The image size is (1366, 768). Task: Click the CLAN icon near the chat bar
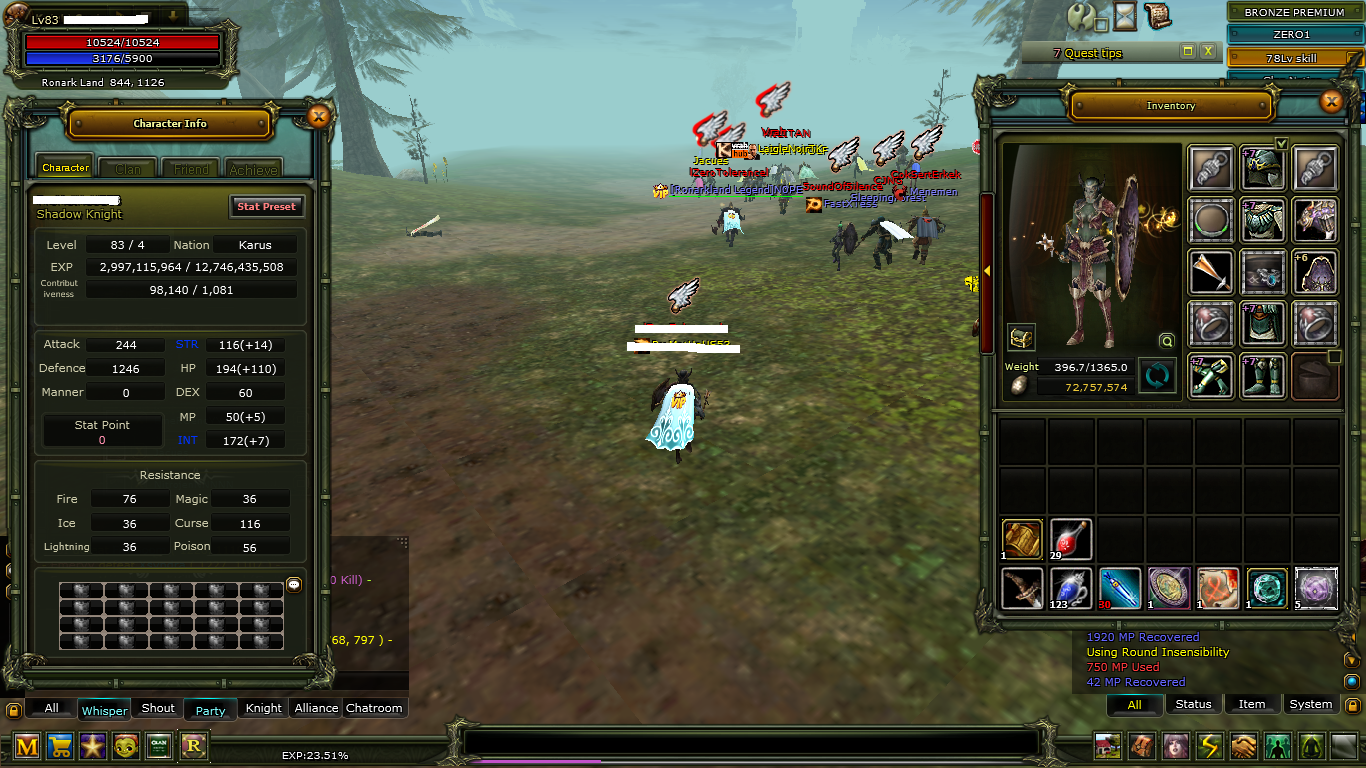coord(159,747)
